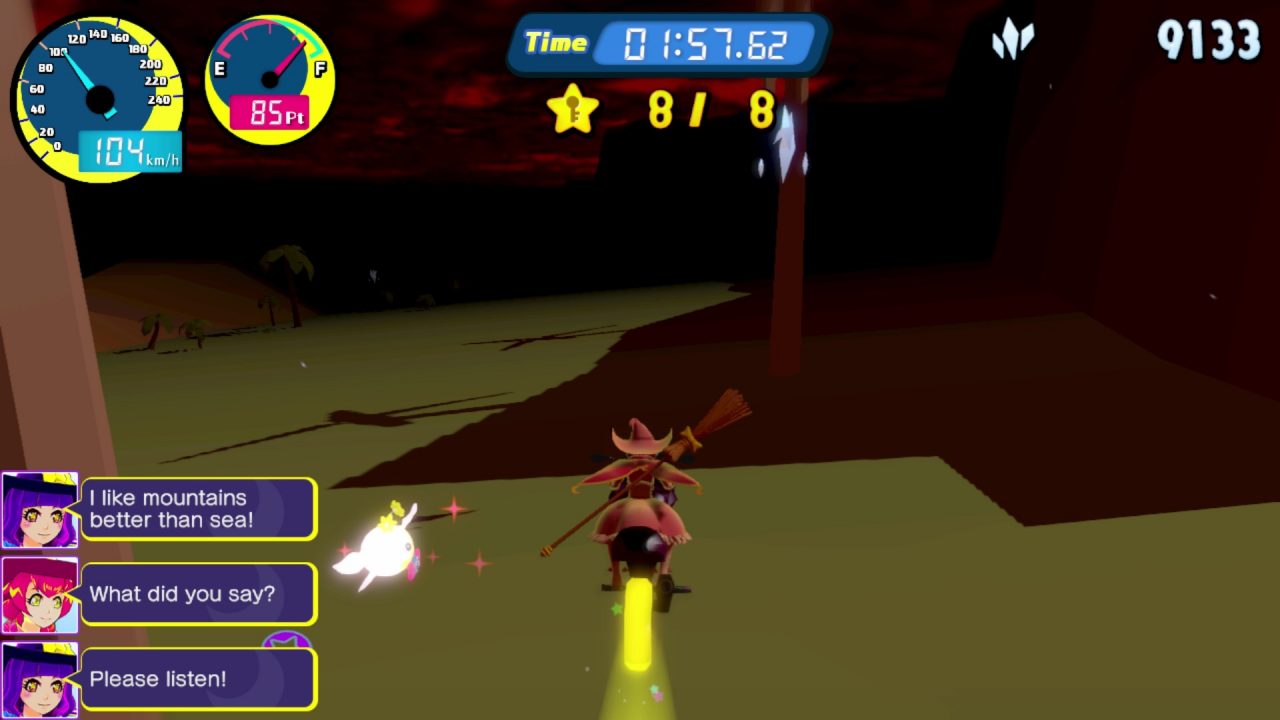Viewport: 1280px width, 720px height.
Task: Click the speedometer dial gauge
Action: [x=98, y=98]
